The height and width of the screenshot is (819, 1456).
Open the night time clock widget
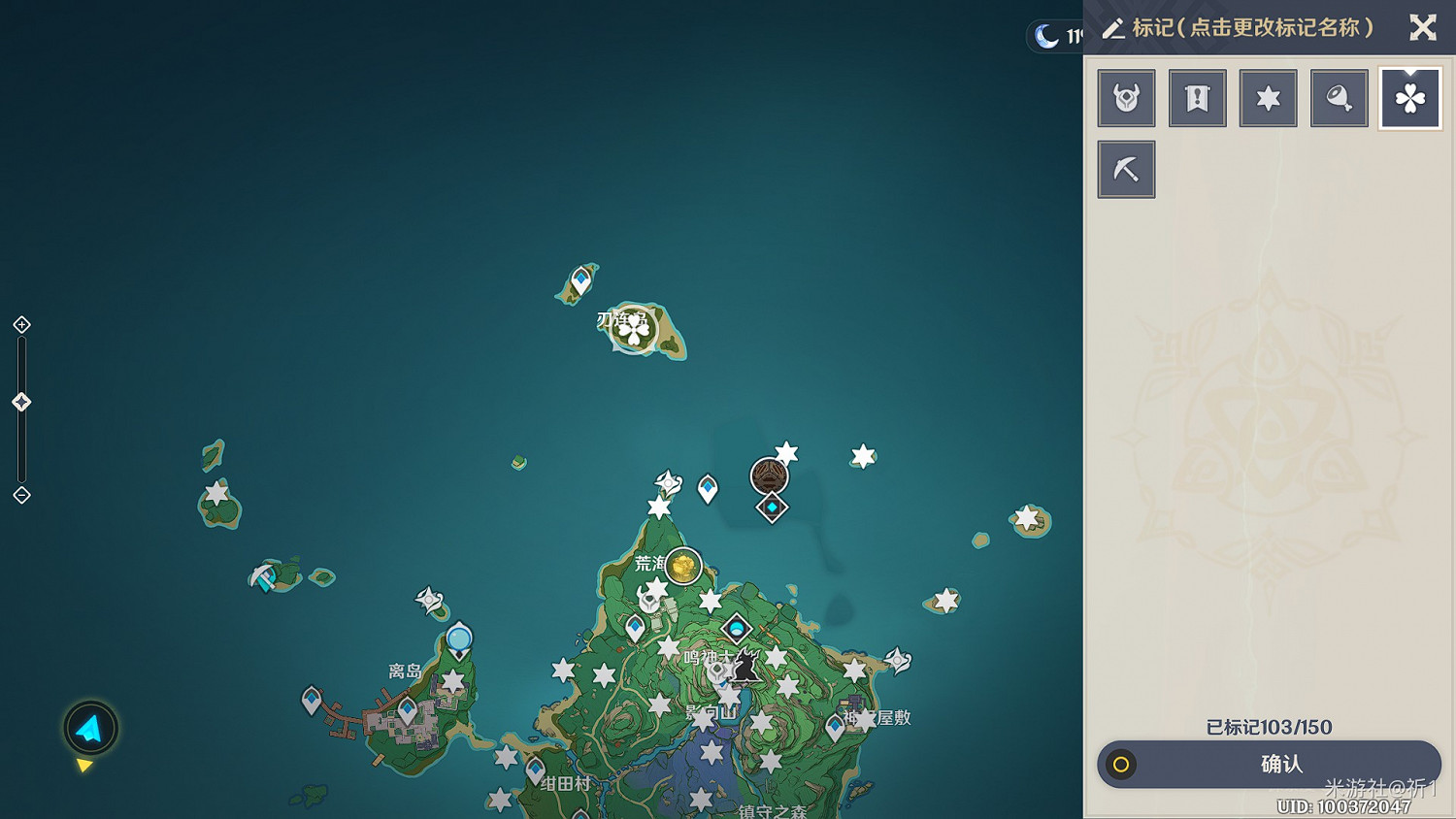click(1055, 36)
